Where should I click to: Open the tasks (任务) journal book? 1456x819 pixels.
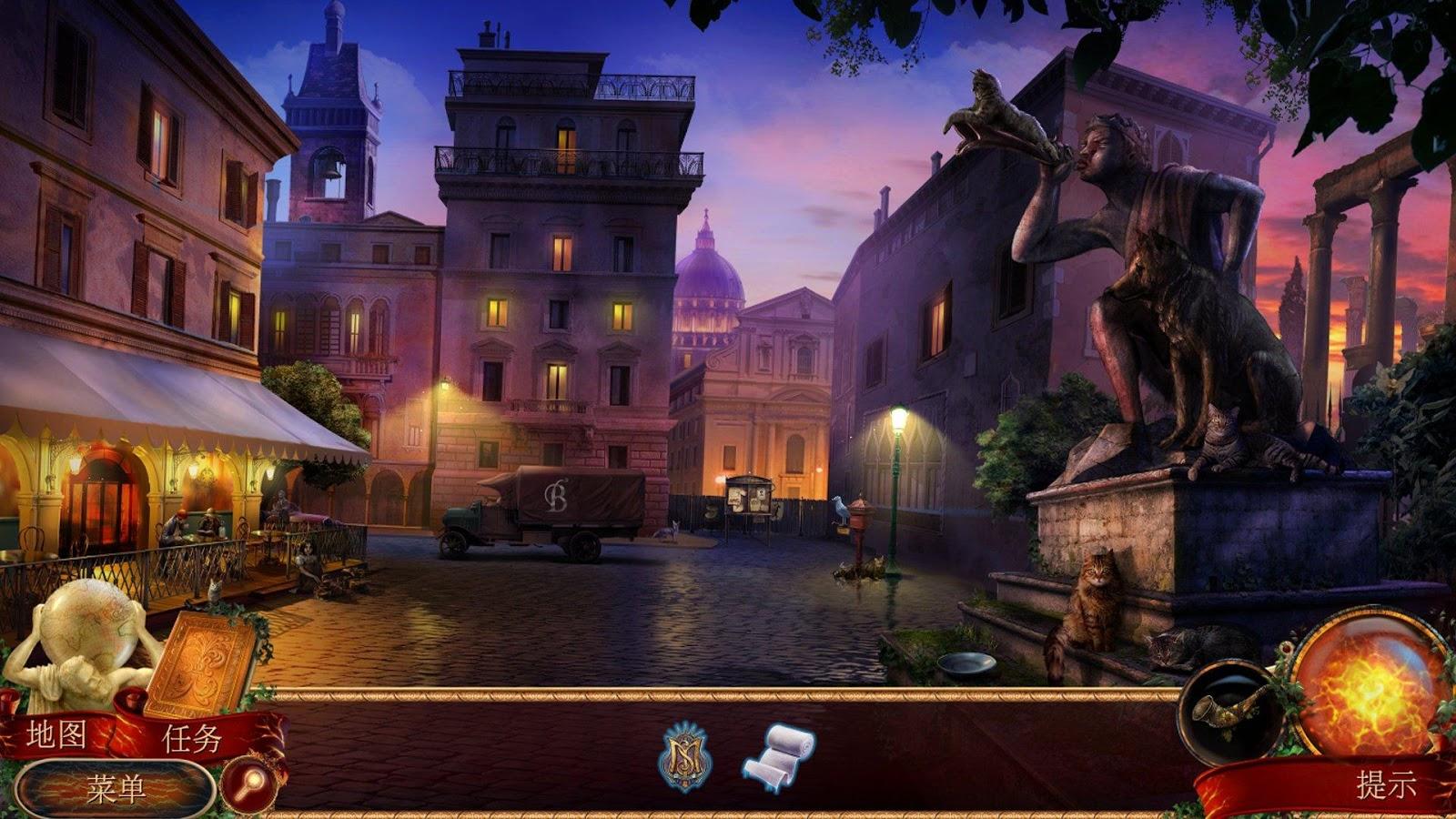click(x=202, y=664)
